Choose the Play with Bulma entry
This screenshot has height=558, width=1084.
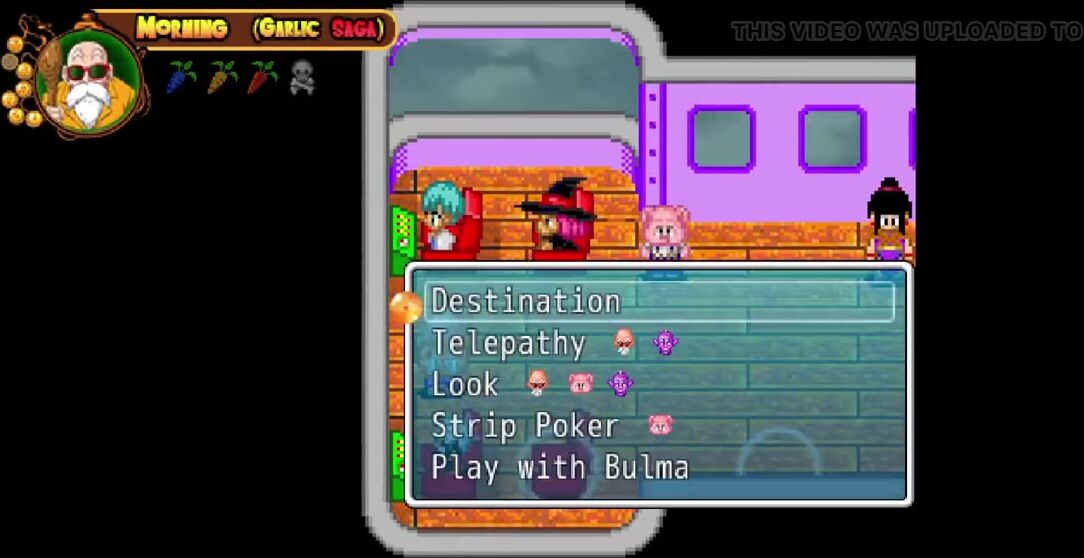(x=560, y=468)
